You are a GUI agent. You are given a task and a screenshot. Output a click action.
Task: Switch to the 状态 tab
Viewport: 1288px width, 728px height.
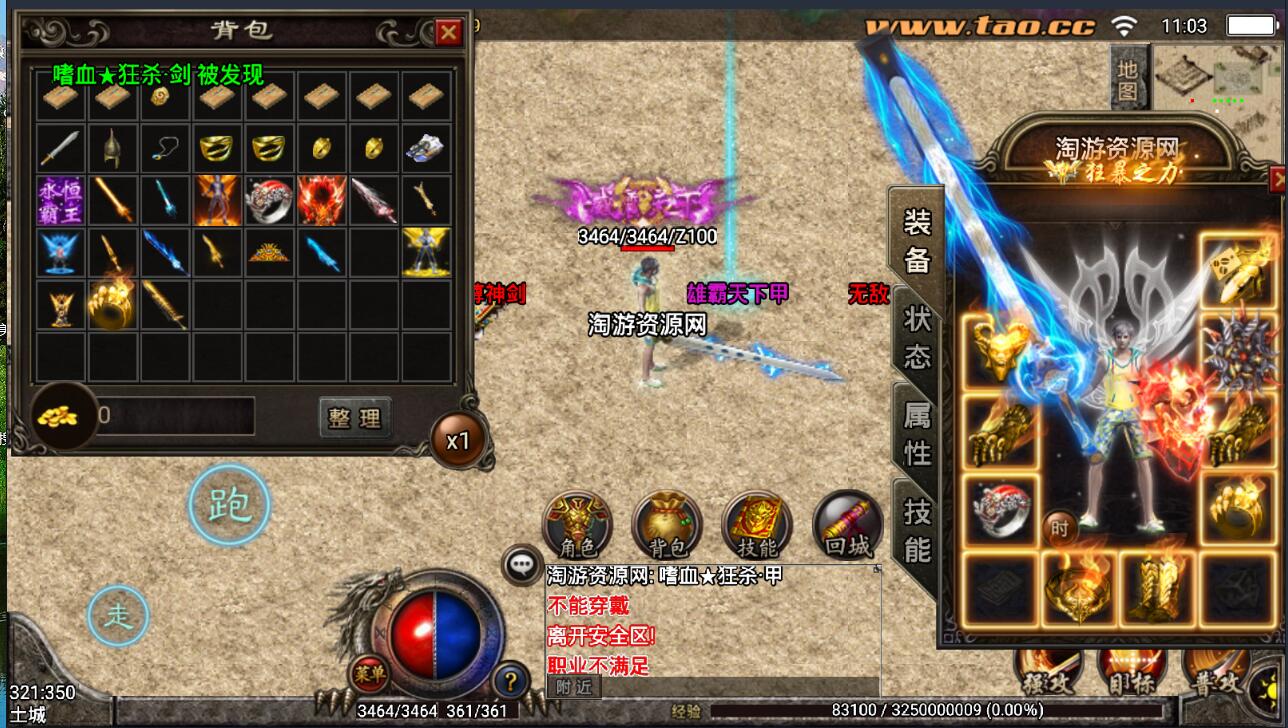point(917,338)
